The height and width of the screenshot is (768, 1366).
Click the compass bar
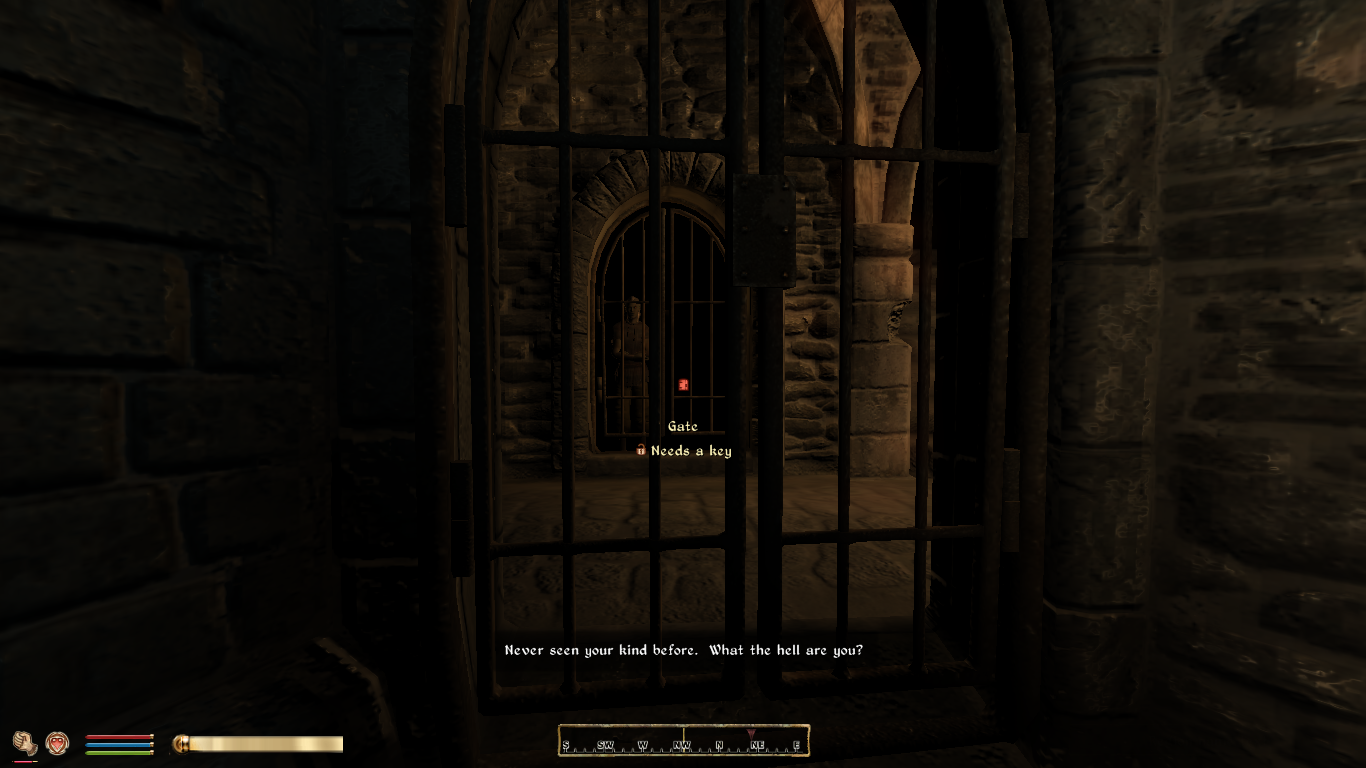click(683, 741)
